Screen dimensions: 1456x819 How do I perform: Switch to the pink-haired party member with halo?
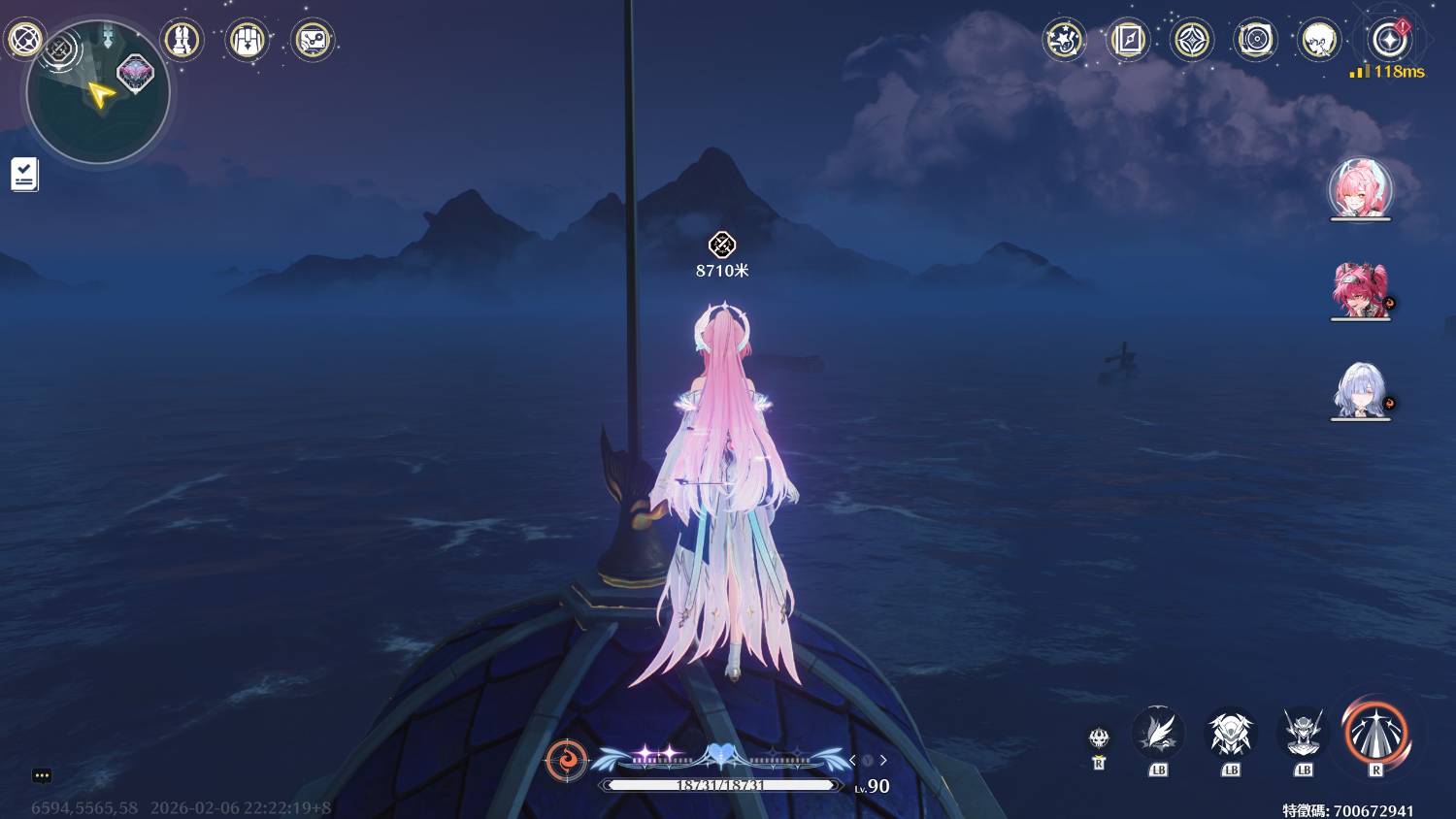pyautogui.click(x=1360, y=188)
